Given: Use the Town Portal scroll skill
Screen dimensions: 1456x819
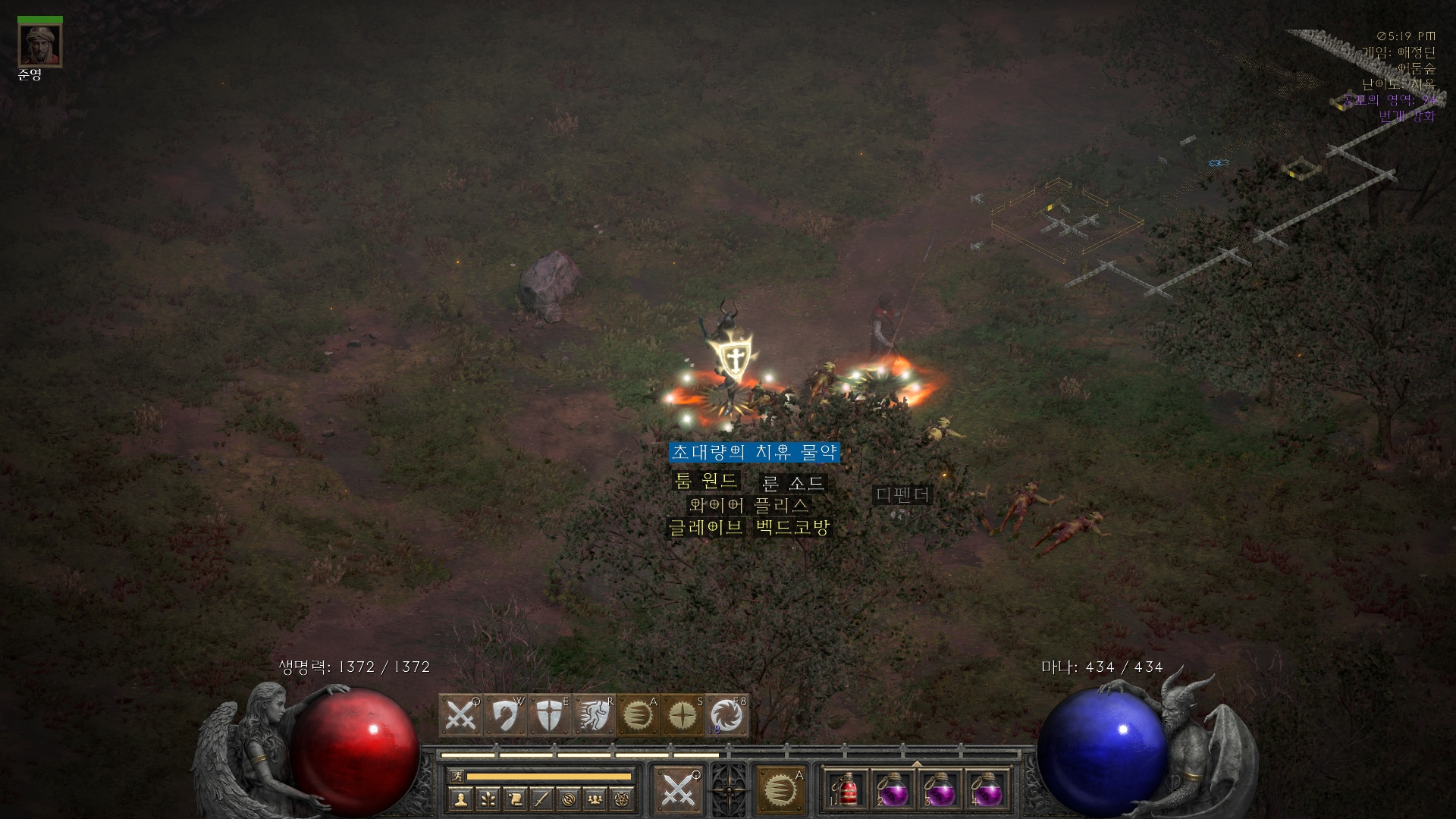Looking at the screenshot, I should tap(726, 715).
